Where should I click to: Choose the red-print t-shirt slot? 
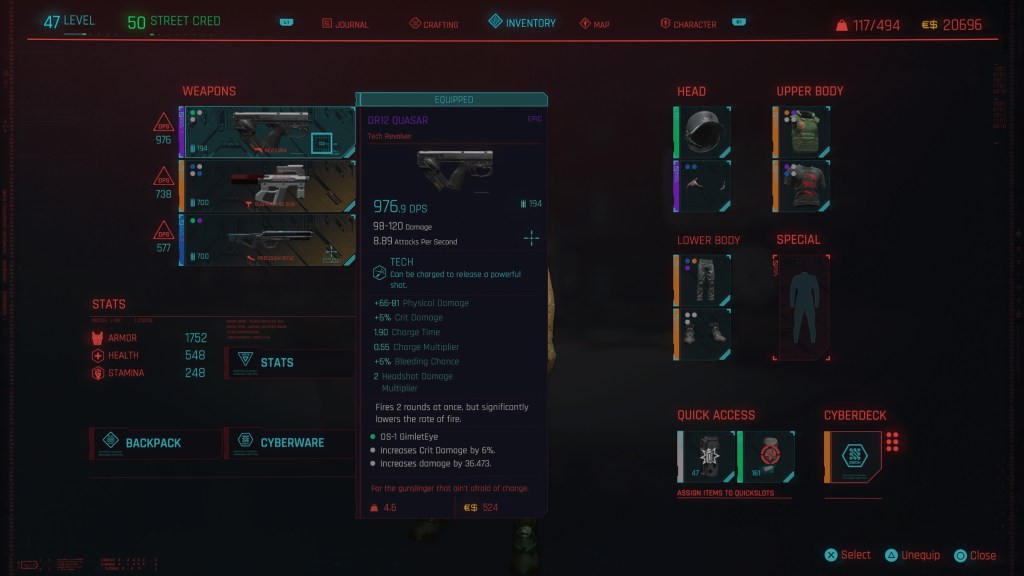click(x=802, y=186)
